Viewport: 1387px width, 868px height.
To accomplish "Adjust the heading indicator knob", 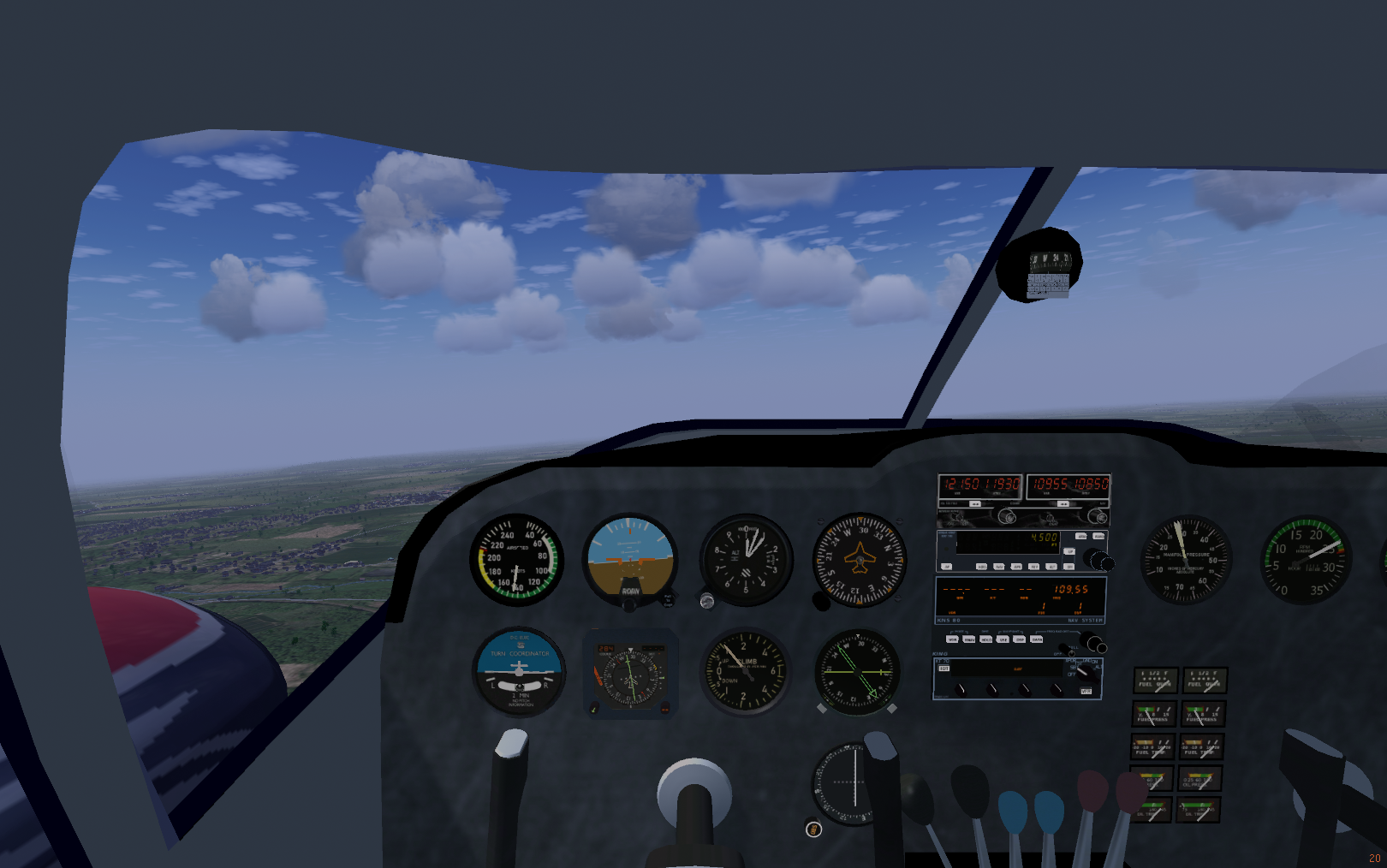I will point(821,602).
